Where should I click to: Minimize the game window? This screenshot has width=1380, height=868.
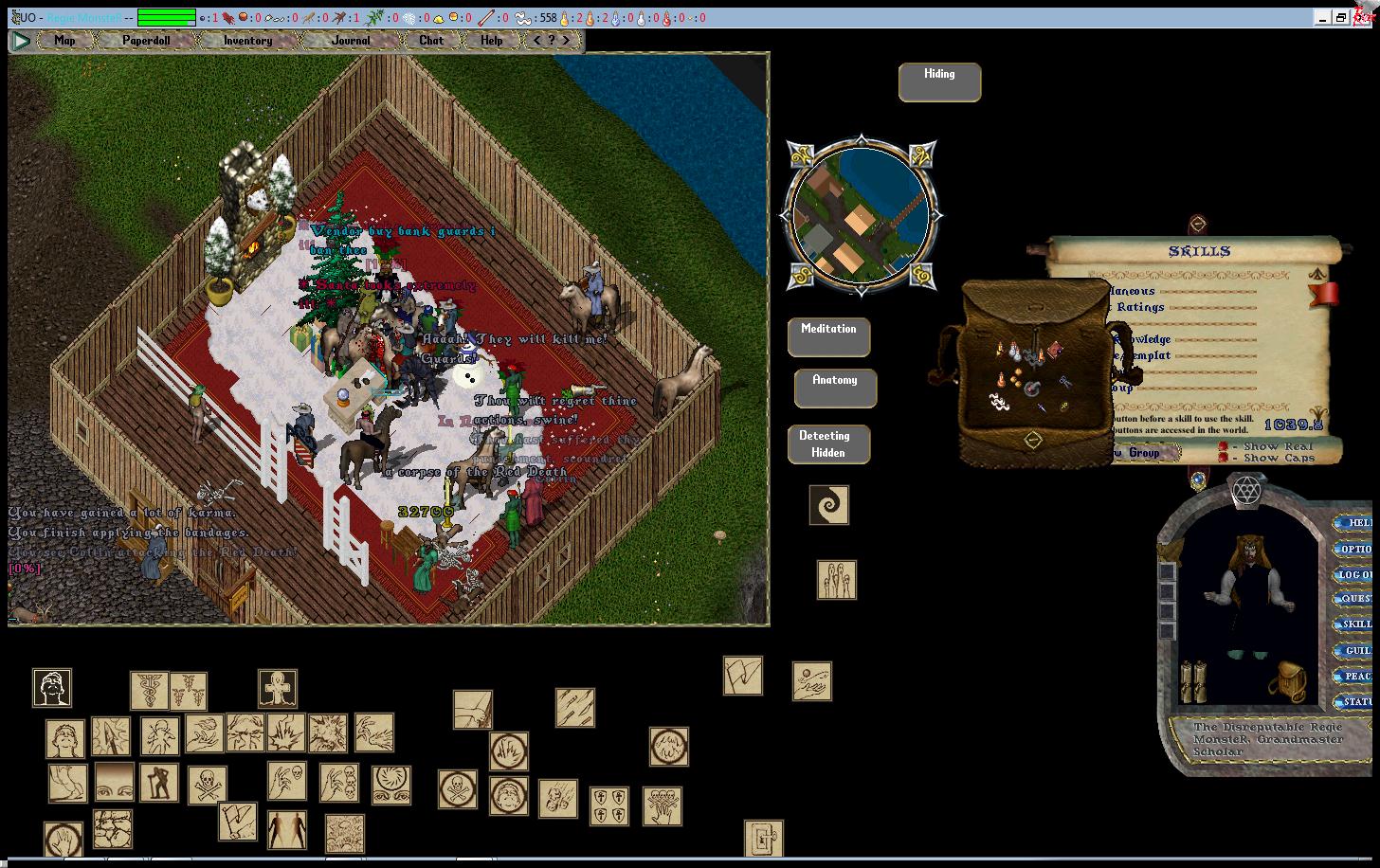(1322, 17)
